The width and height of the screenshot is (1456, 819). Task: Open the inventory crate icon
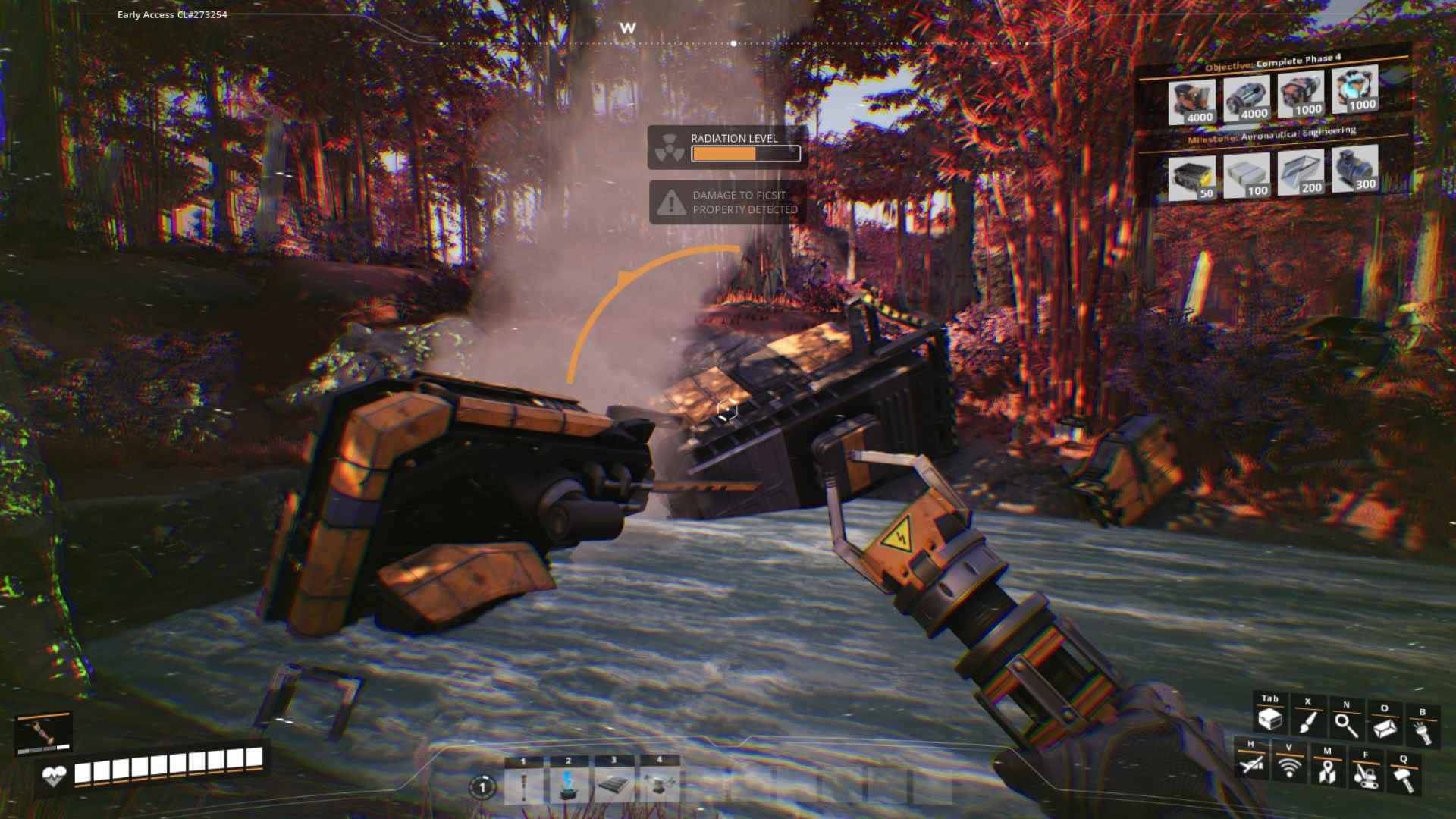[1269, 720]
